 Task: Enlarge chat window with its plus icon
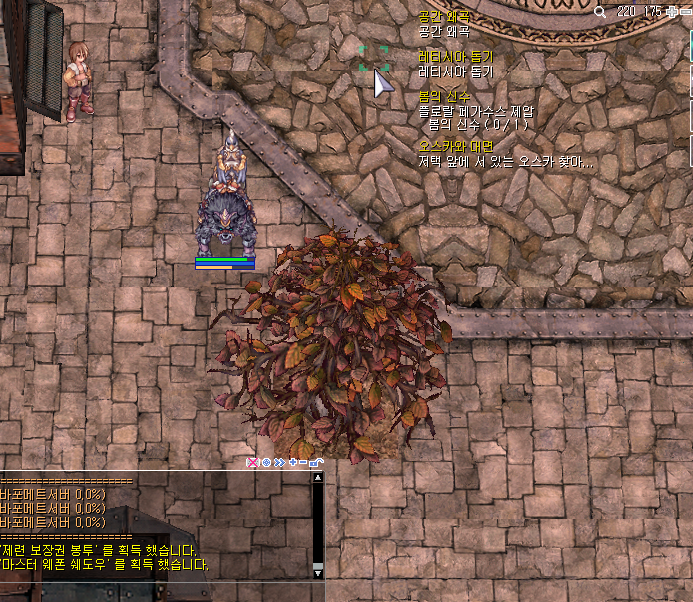pos(291,463)
